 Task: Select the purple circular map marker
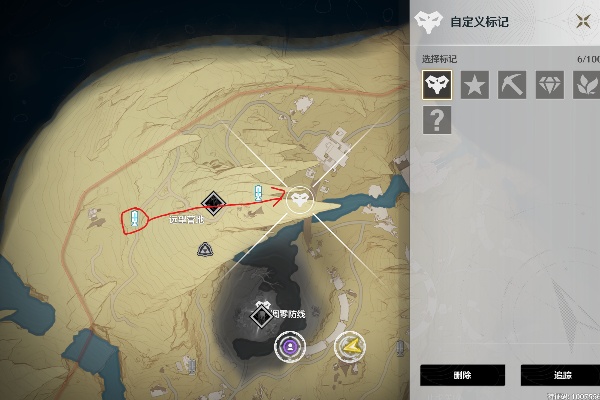pyautogui.click(x=288, y=347)
